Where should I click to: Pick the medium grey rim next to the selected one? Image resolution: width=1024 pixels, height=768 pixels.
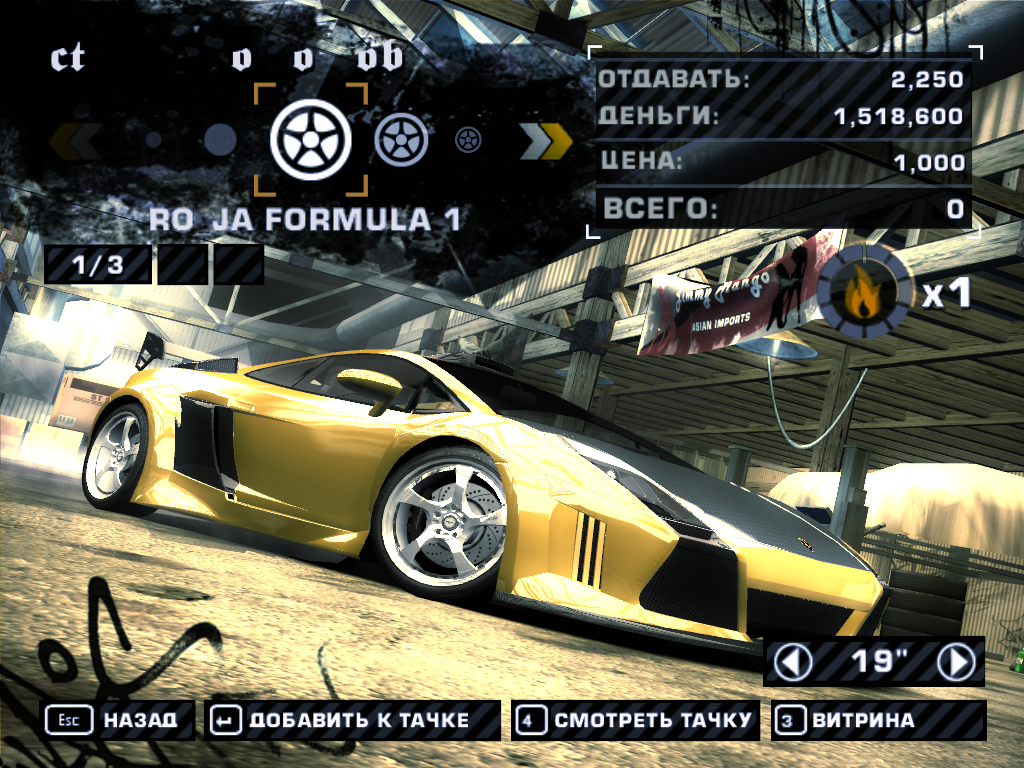[401, 140]
